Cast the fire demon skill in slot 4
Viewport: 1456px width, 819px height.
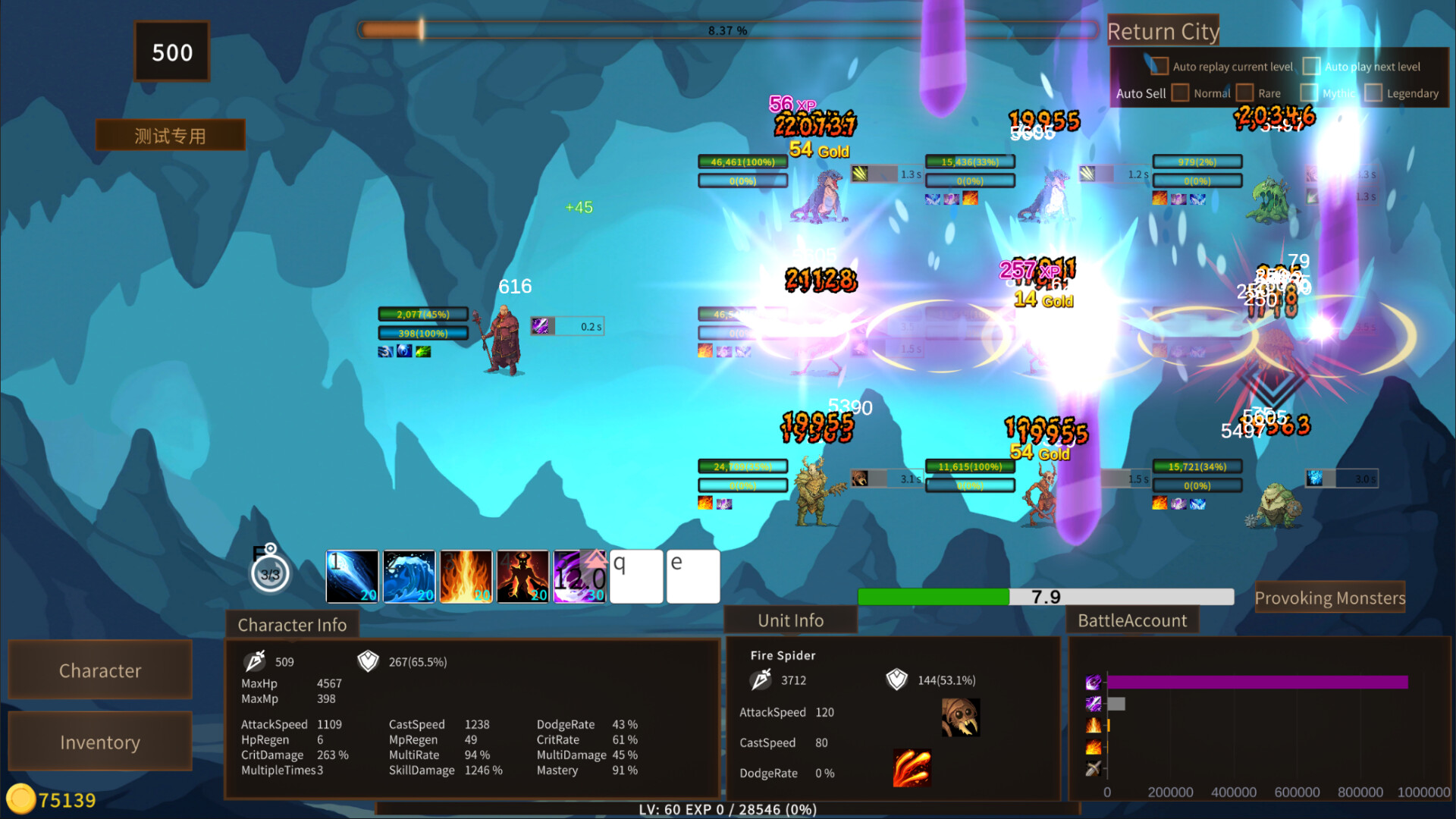pos(523,576)
